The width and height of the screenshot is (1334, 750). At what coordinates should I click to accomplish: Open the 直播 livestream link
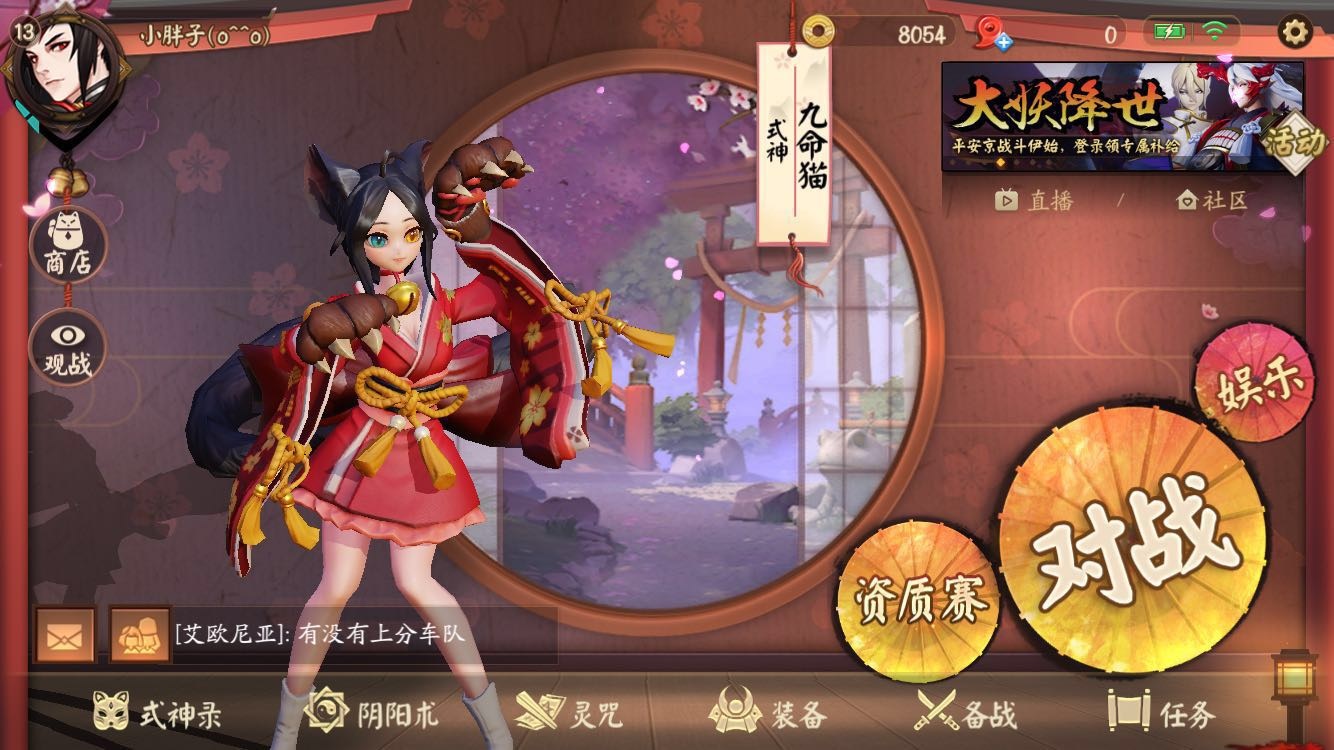click(1034, 200)
